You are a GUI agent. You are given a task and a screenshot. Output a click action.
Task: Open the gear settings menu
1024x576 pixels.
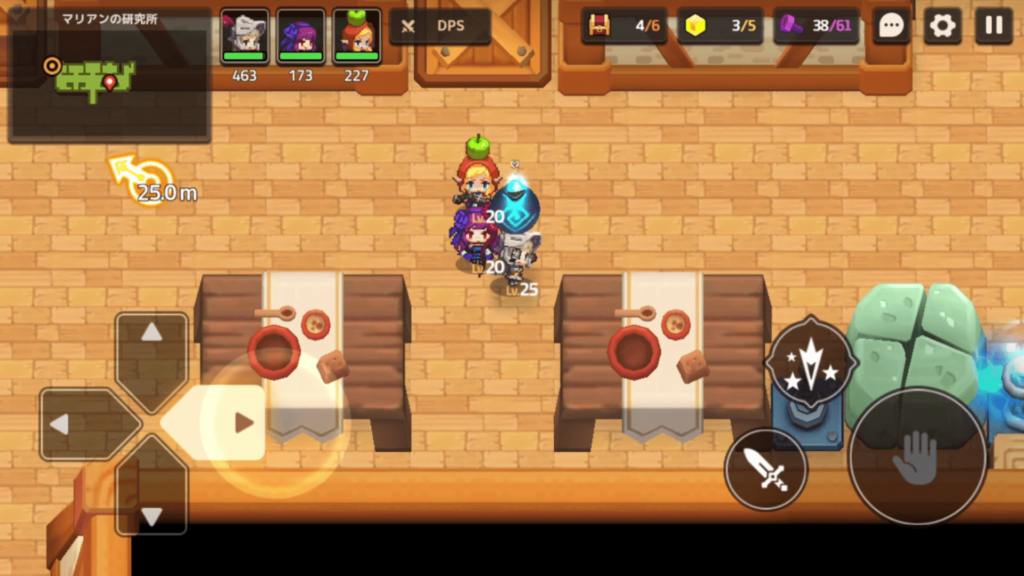[x=942, y=26]
